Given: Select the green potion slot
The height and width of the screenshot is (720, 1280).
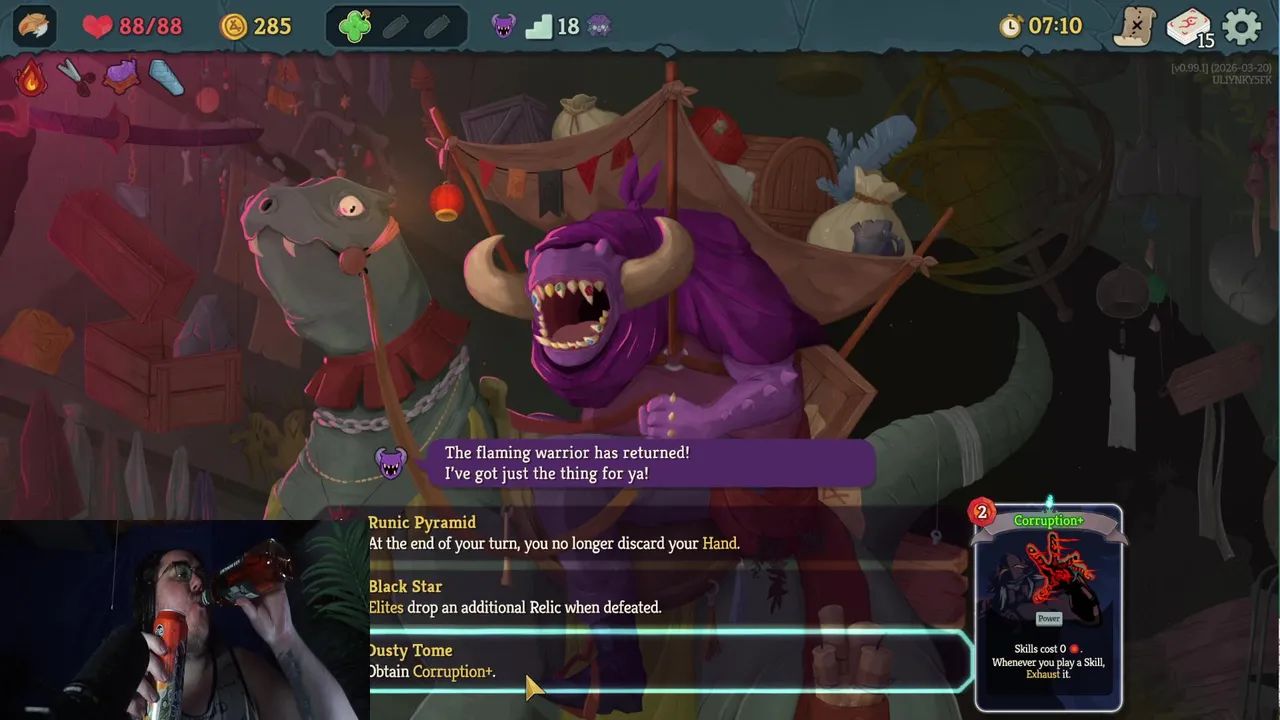Looking at the screenshot, I should click(x=355, y=27).
